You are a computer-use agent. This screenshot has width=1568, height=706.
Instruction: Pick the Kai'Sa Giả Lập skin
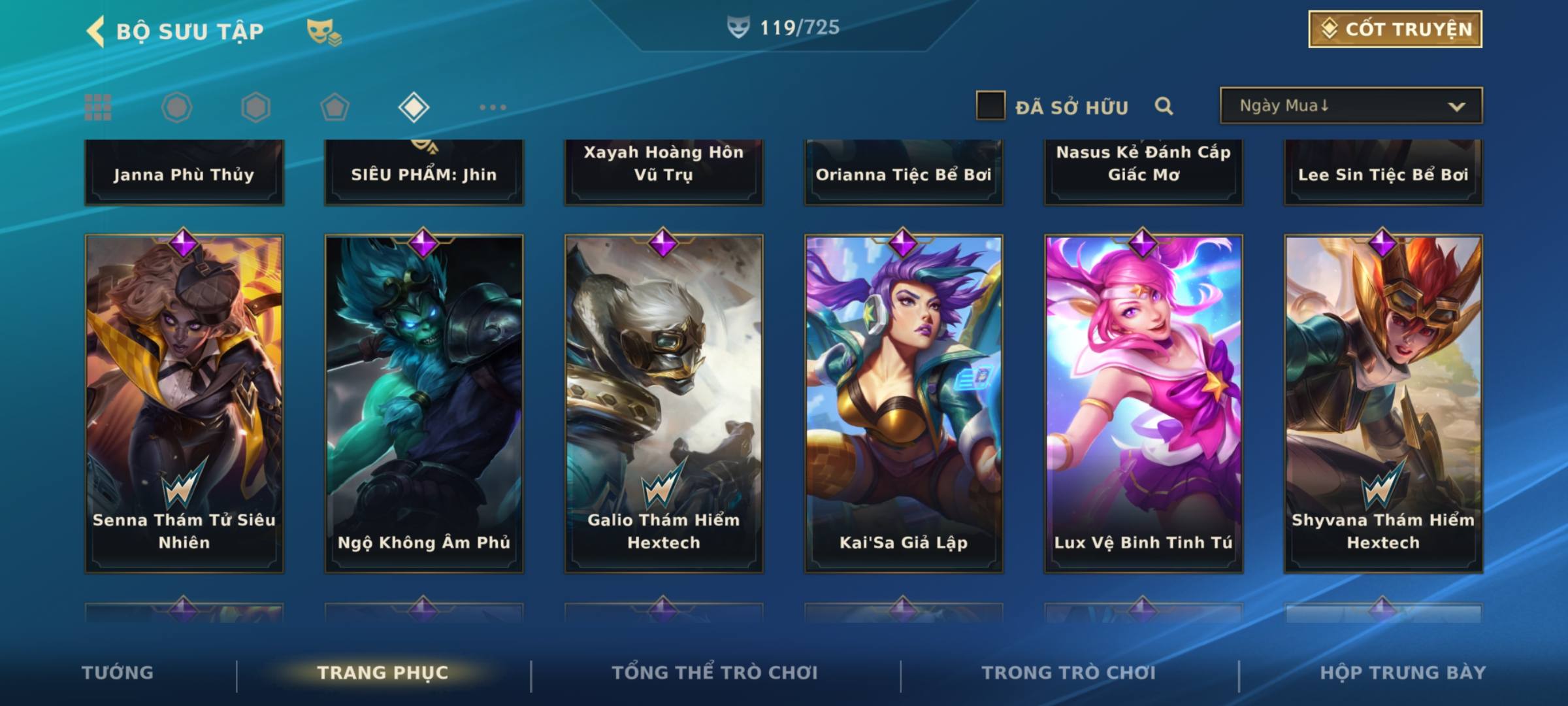coord(904,403)
